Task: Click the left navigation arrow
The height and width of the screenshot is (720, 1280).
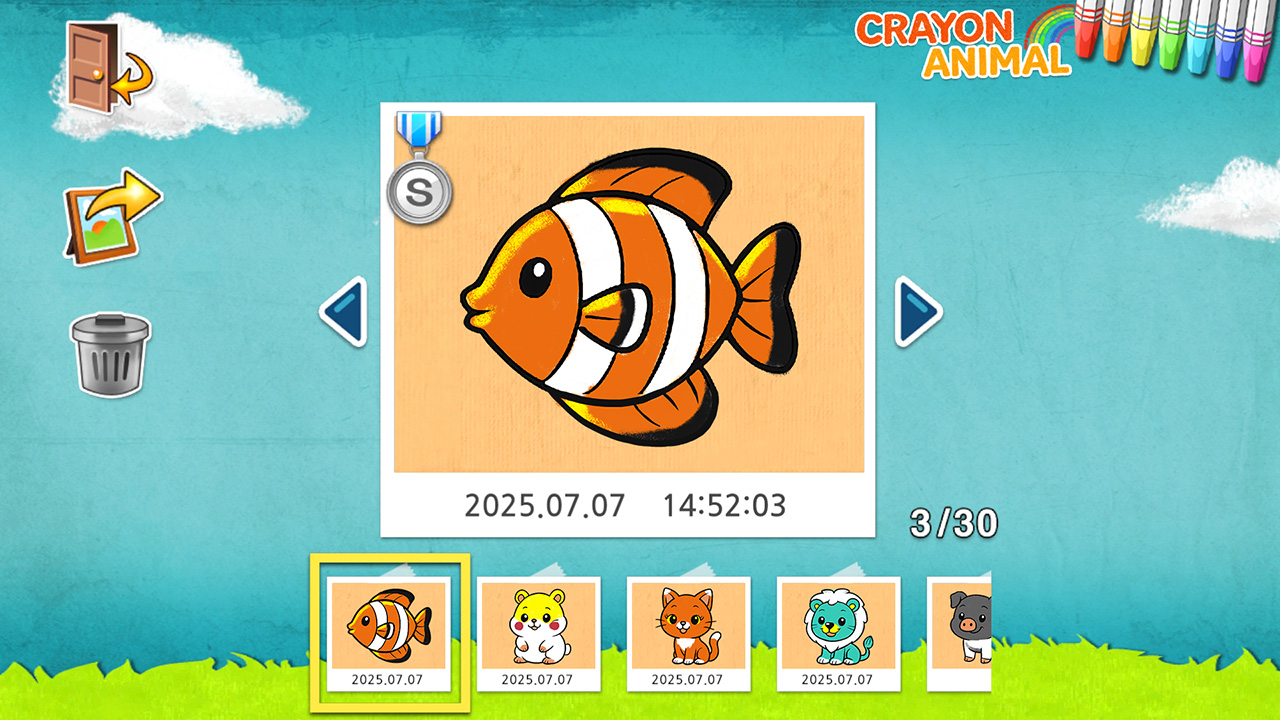Action: (345, 310)
